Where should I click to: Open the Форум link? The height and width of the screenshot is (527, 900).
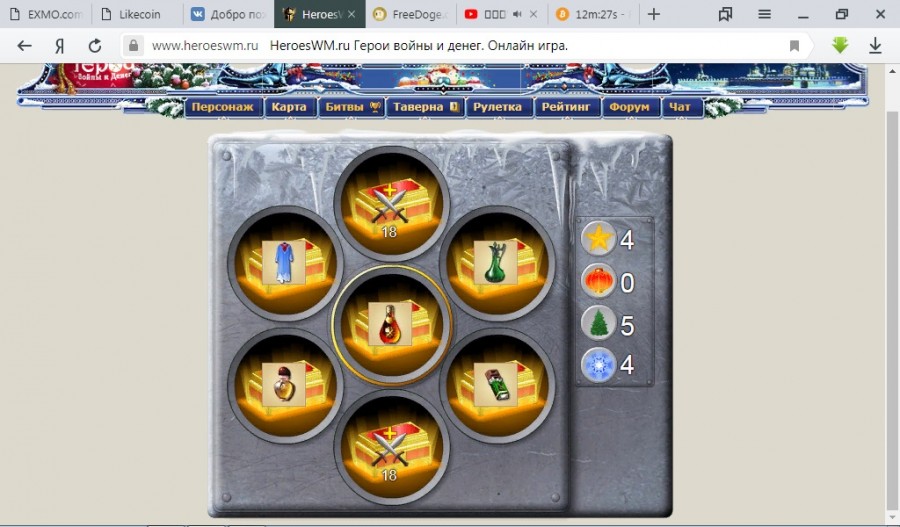coord(629,107)
